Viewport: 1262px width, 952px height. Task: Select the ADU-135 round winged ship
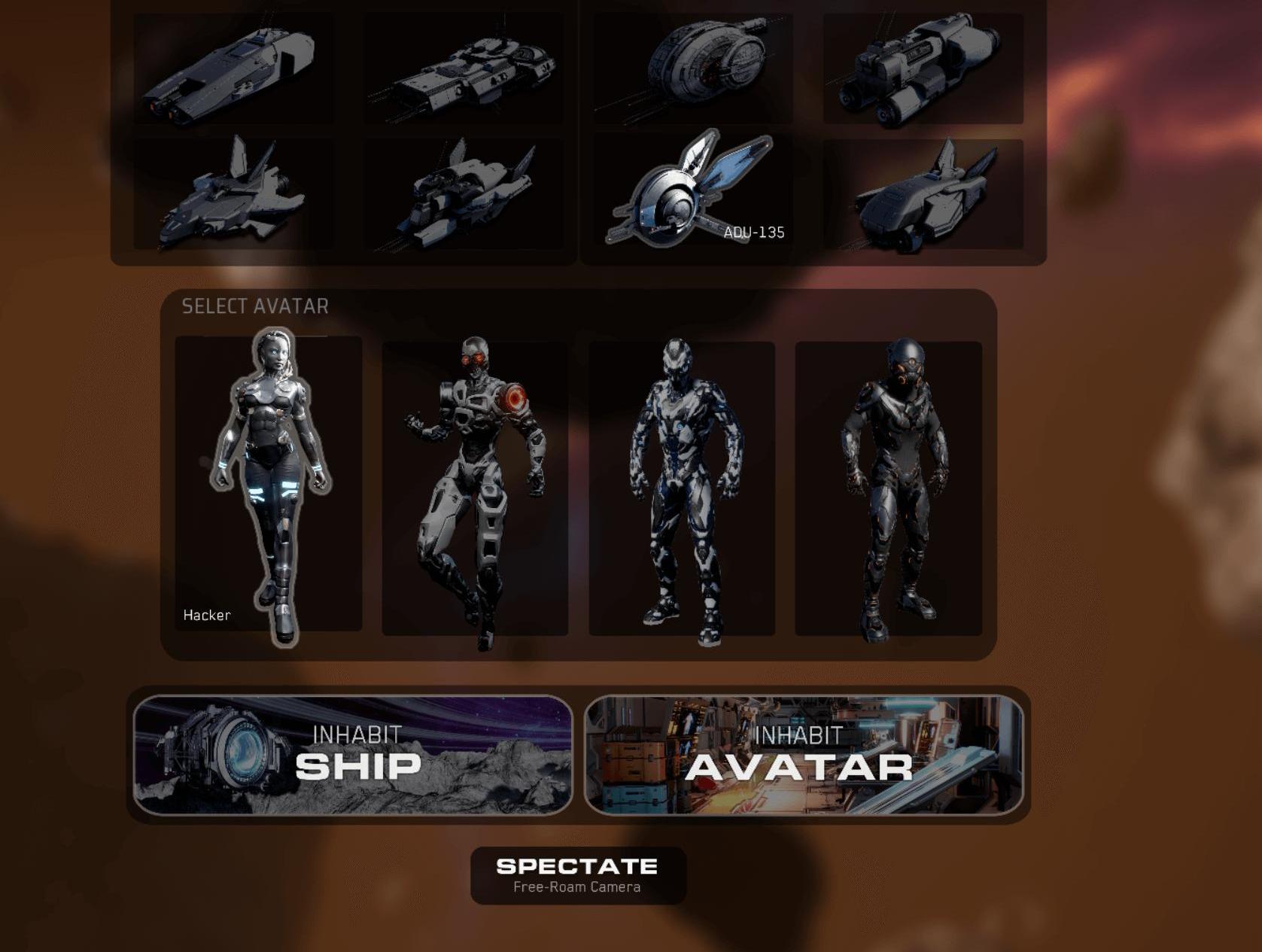pos(692,193)
